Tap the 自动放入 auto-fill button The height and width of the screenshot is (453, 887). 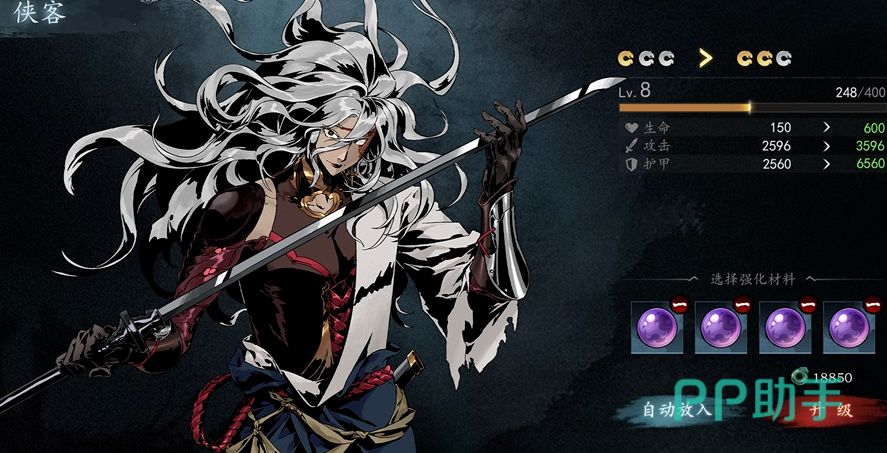(676, 410)
